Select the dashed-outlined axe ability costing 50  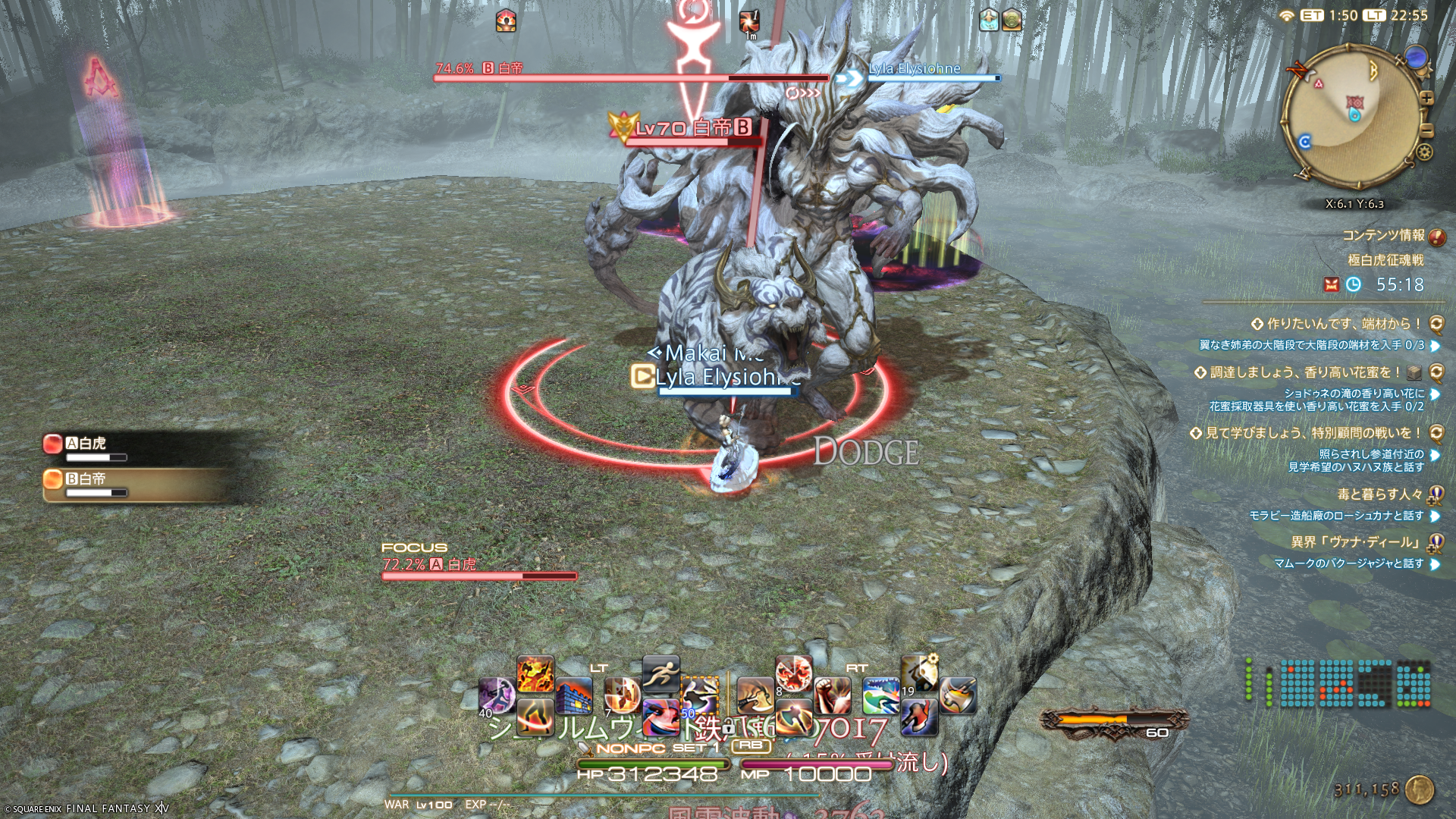(x=698, y=695)
